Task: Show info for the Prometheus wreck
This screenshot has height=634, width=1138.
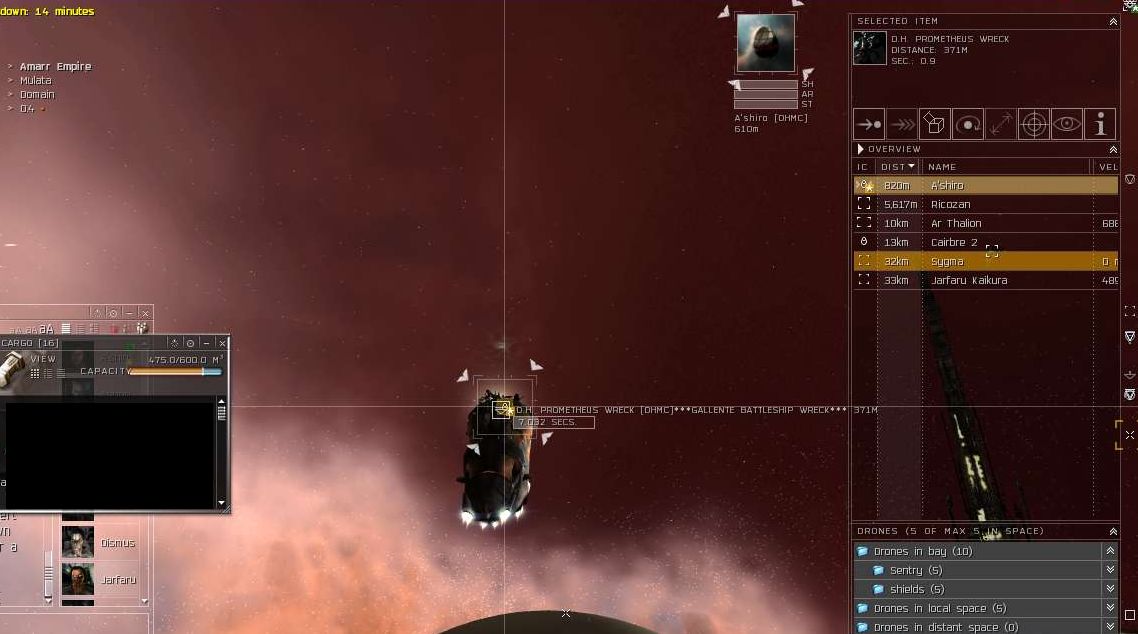Action: pos(1100,124)
